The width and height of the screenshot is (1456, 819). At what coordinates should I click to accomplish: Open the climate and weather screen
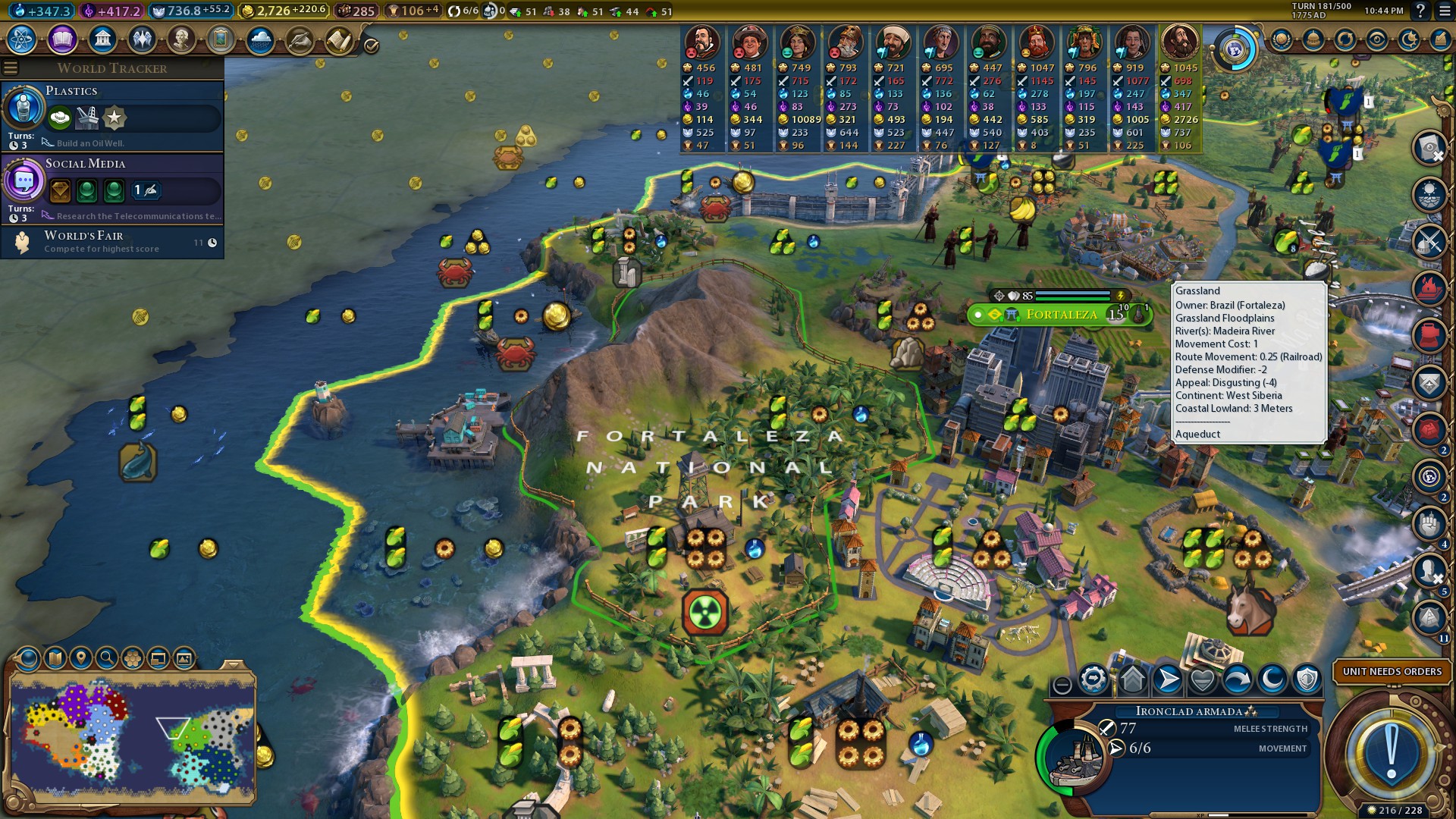pos(260,39)
